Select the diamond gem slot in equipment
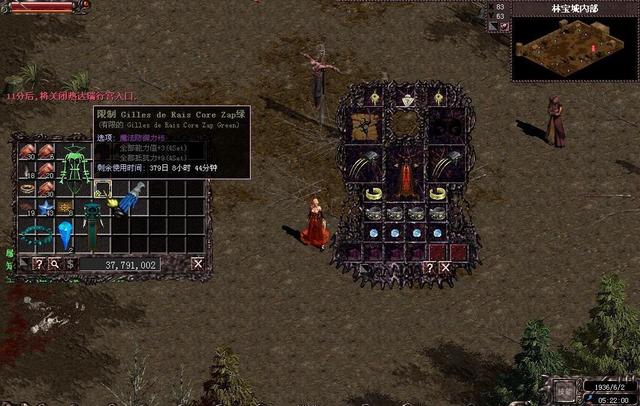Viewport: 640px width, 406px height. [x=406, y=99]
